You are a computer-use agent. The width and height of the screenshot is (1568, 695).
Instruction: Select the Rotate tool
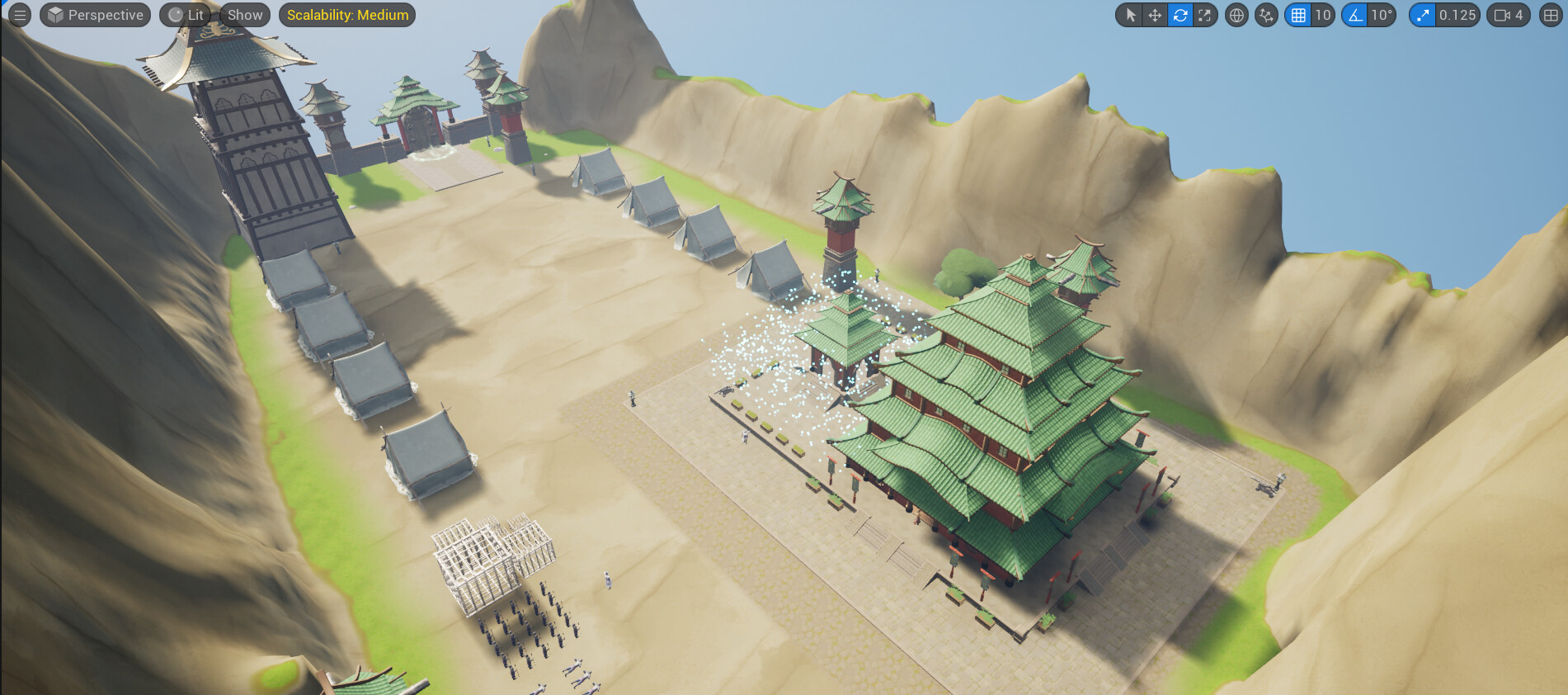[x=1180, y=15]
